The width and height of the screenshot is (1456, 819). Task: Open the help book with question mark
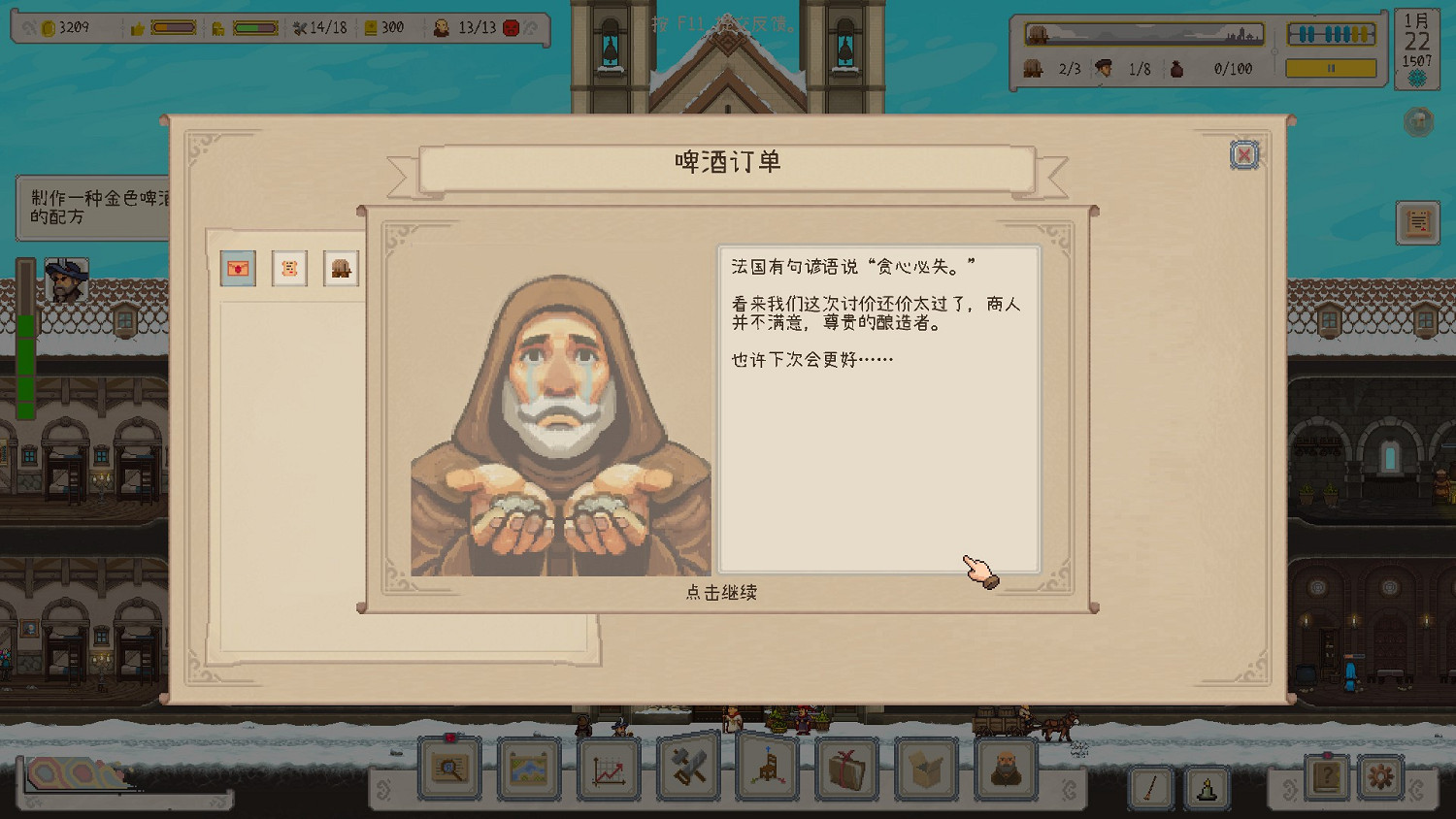click(x=1328, y=776)
